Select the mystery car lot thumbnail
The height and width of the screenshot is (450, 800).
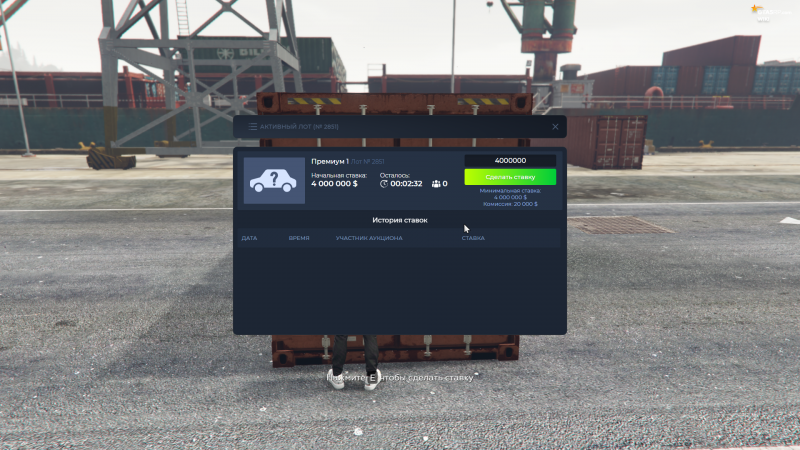coord(274,181)
